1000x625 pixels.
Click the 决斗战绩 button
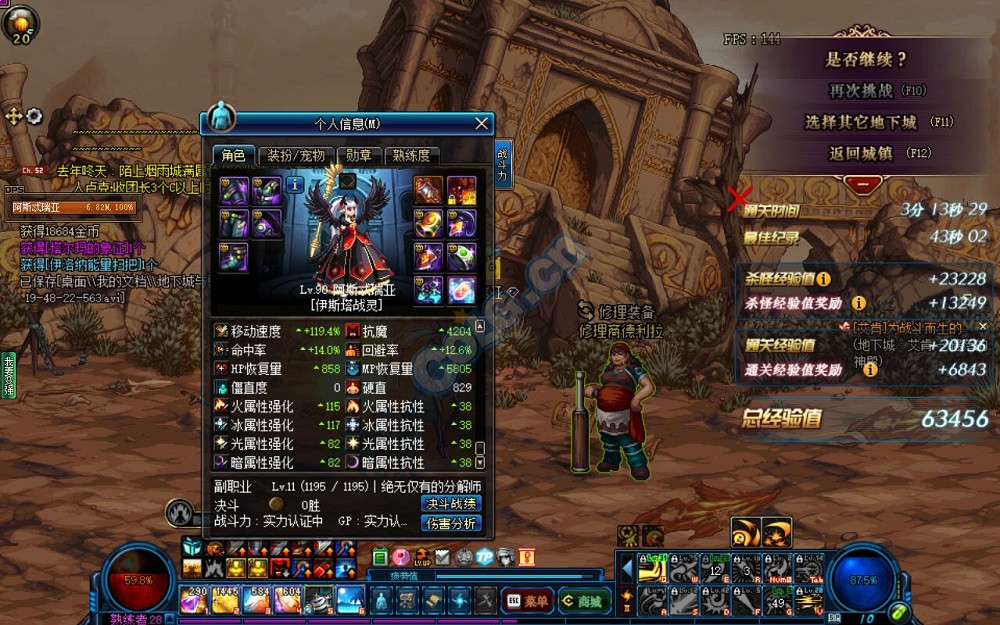(451, 503)
